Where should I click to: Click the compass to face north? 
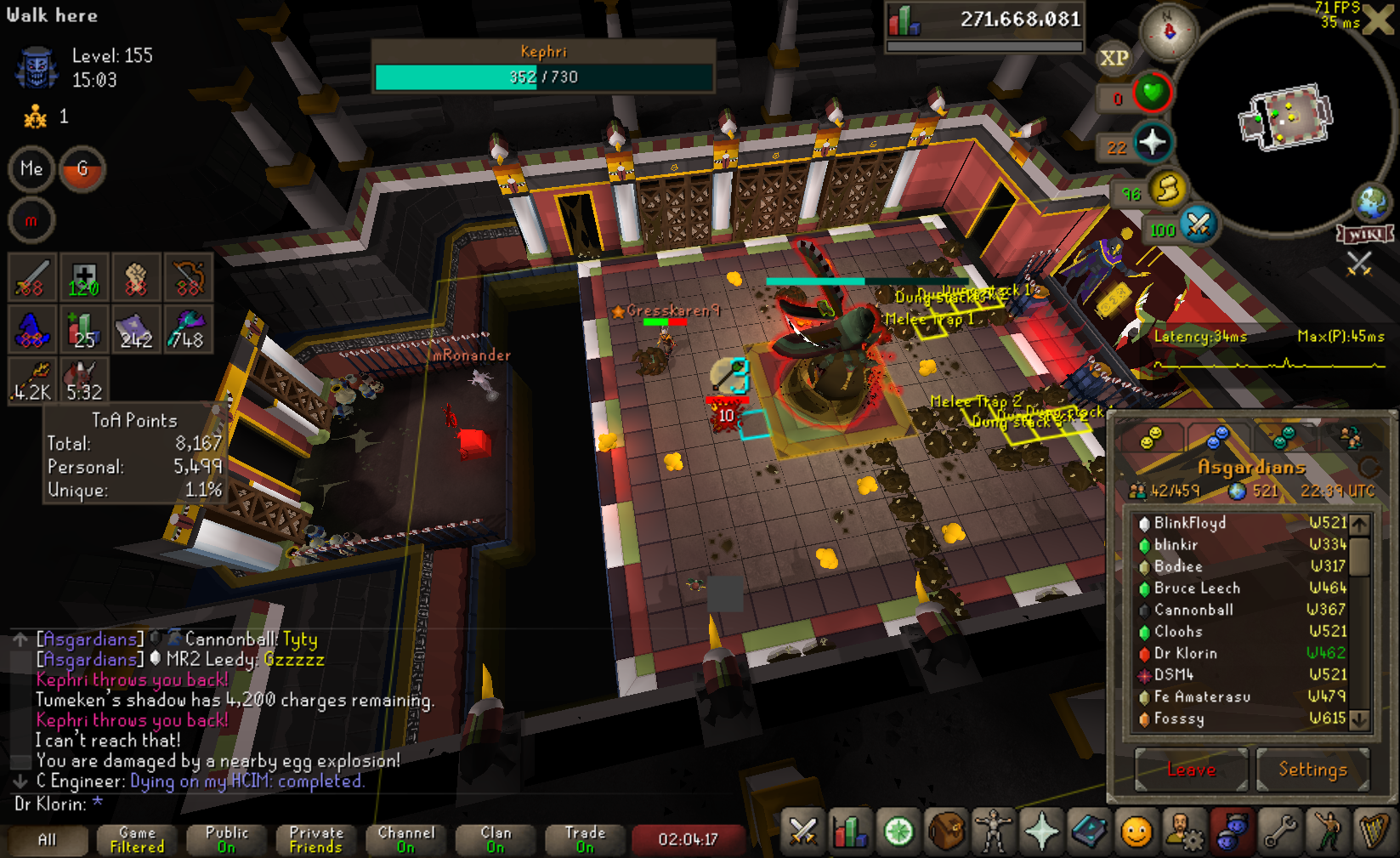point(1169,31)
